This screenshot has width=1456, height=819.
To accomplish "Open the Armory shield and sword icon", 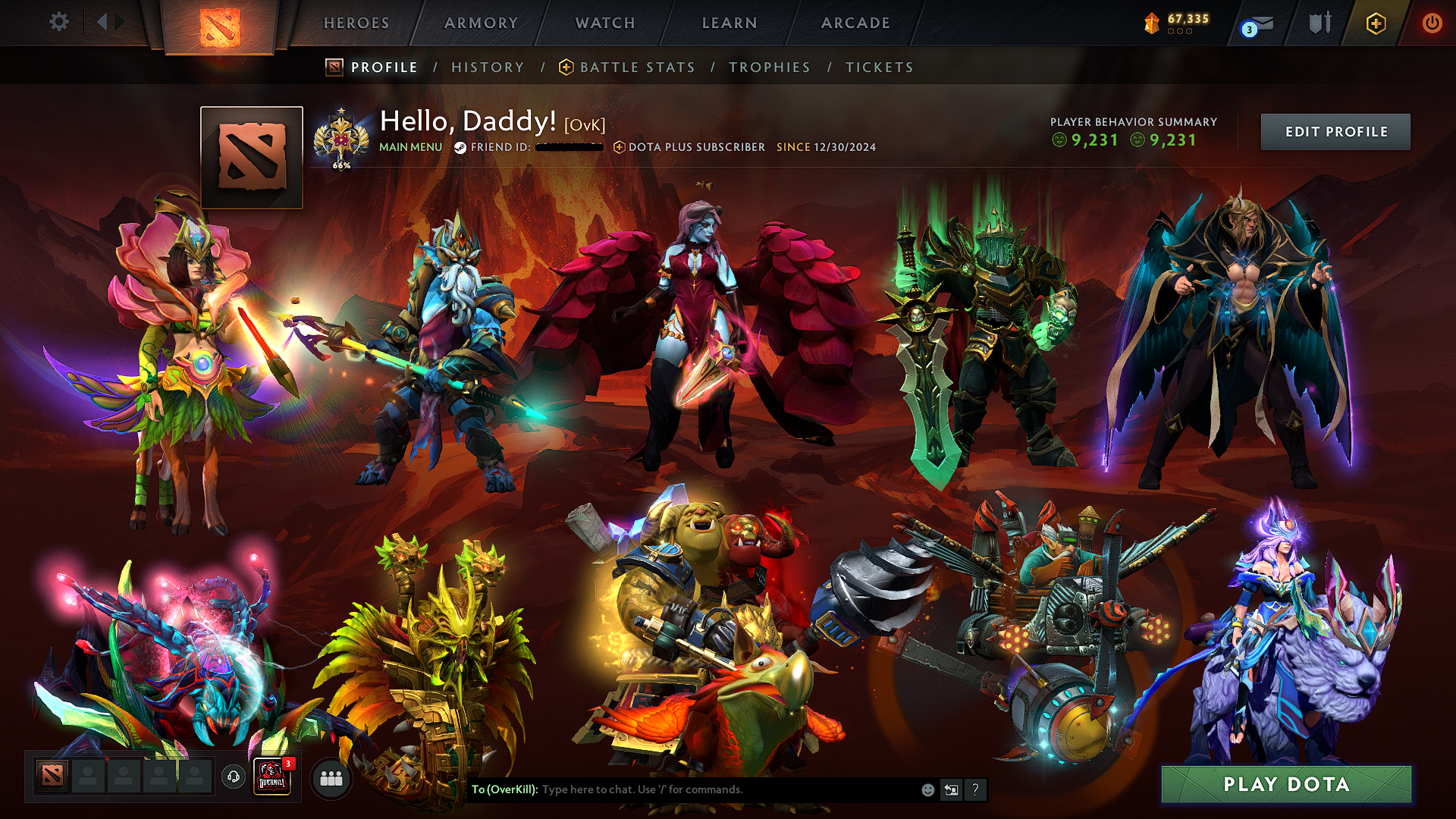I will coord(1320,23).
